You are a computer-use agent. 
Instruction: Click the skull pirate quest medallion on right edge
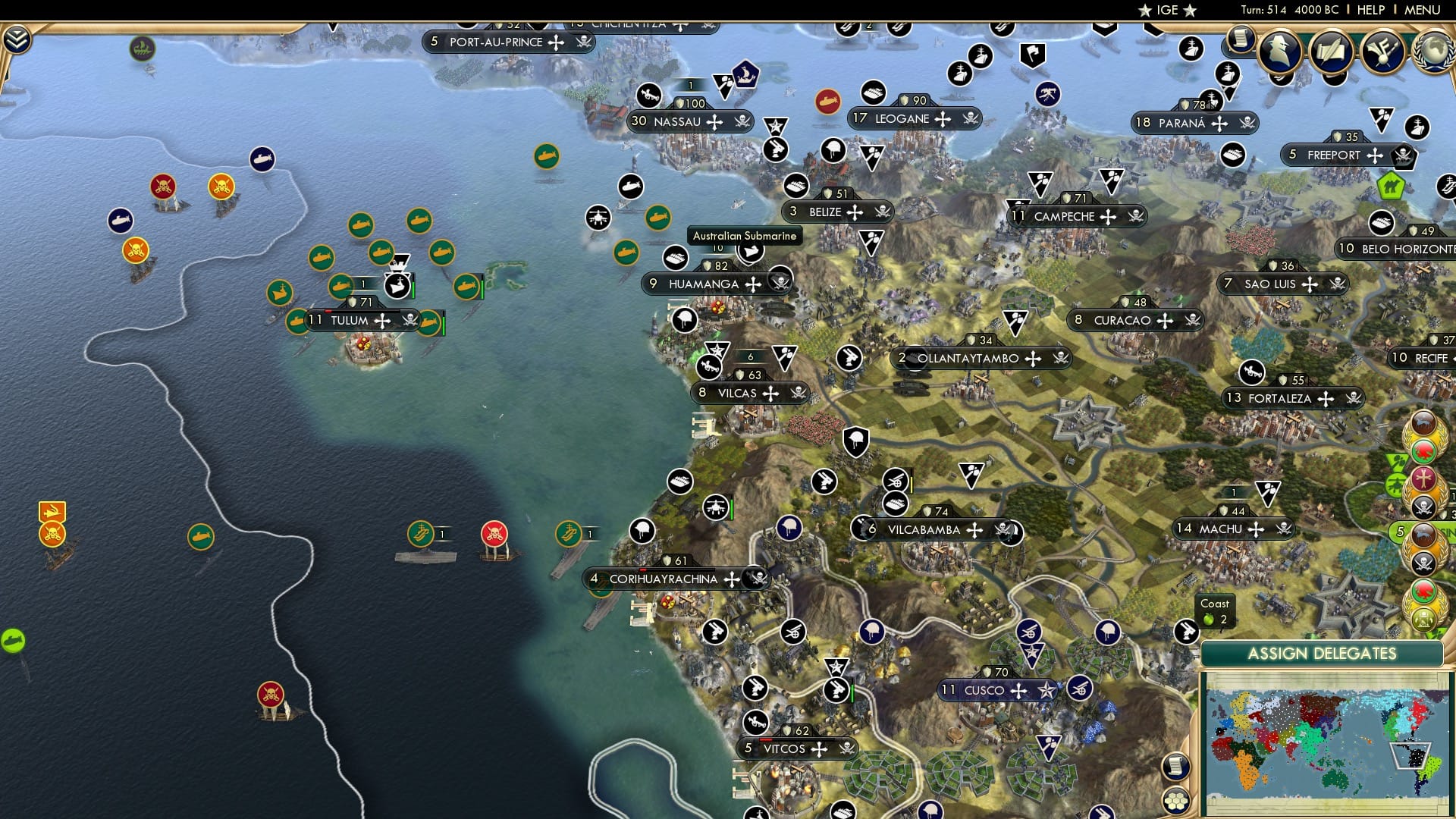pyautogui.click(x=1424, y=507)
